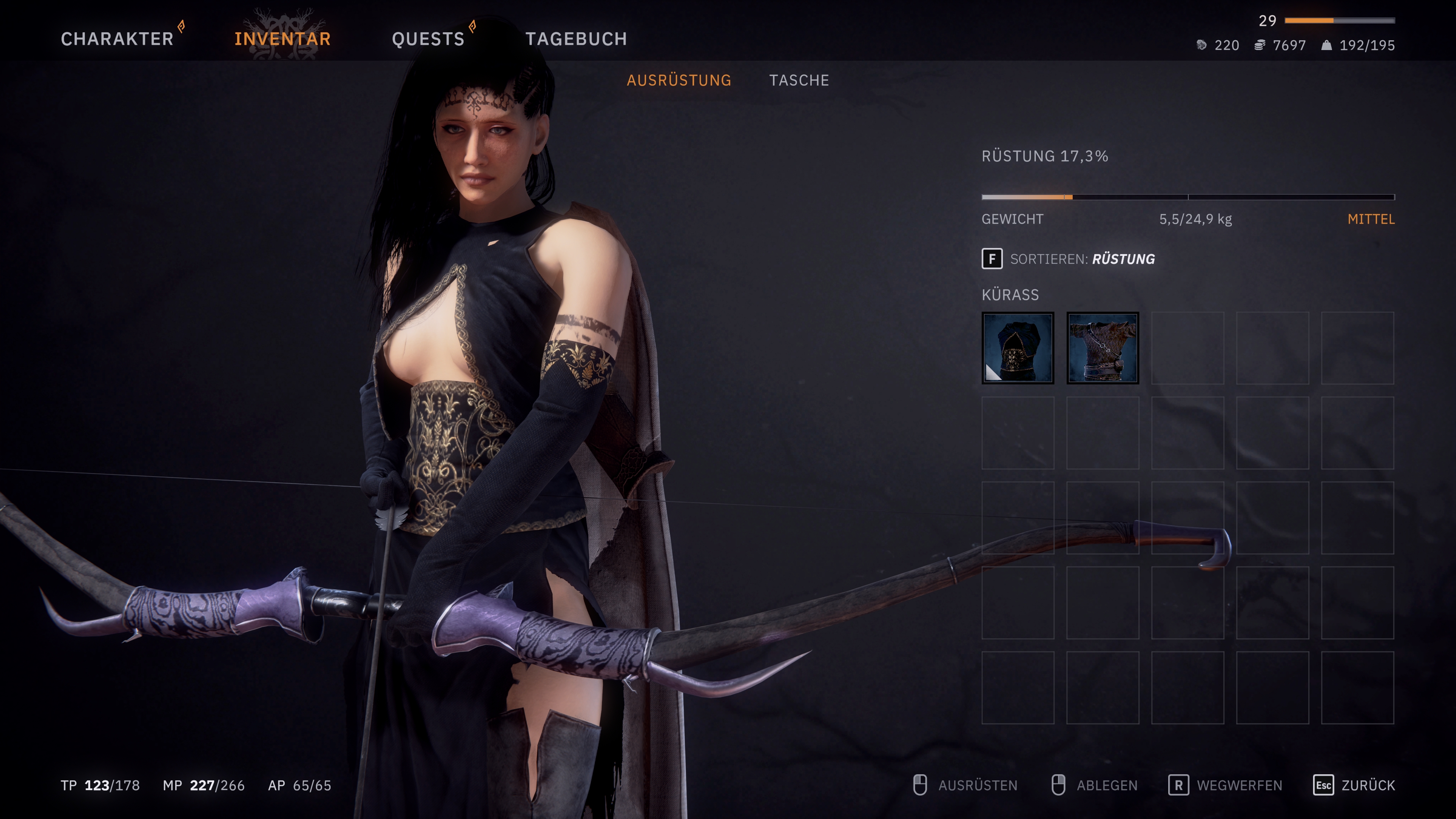Choose the brown leather cuirass slot

(x=1102, y=348)
